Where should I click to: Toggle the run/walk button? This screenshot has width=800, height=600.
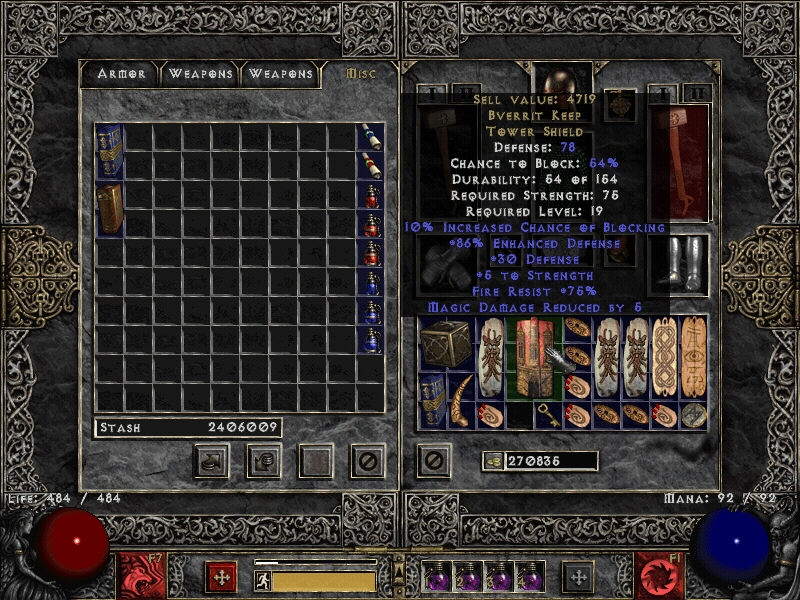point(263,579)
